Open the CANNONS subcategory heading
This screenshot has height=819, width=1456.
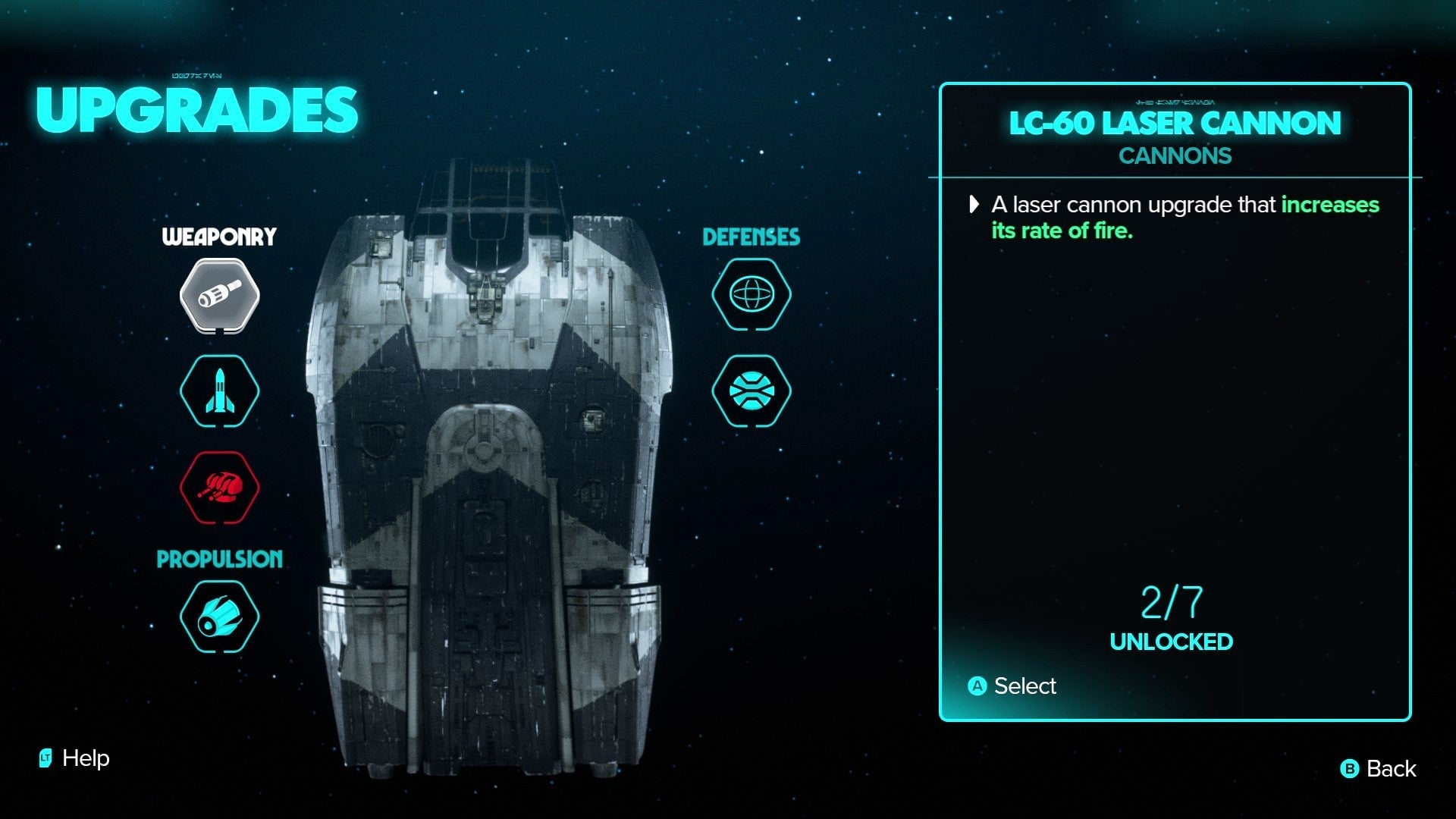point(1175,155)
